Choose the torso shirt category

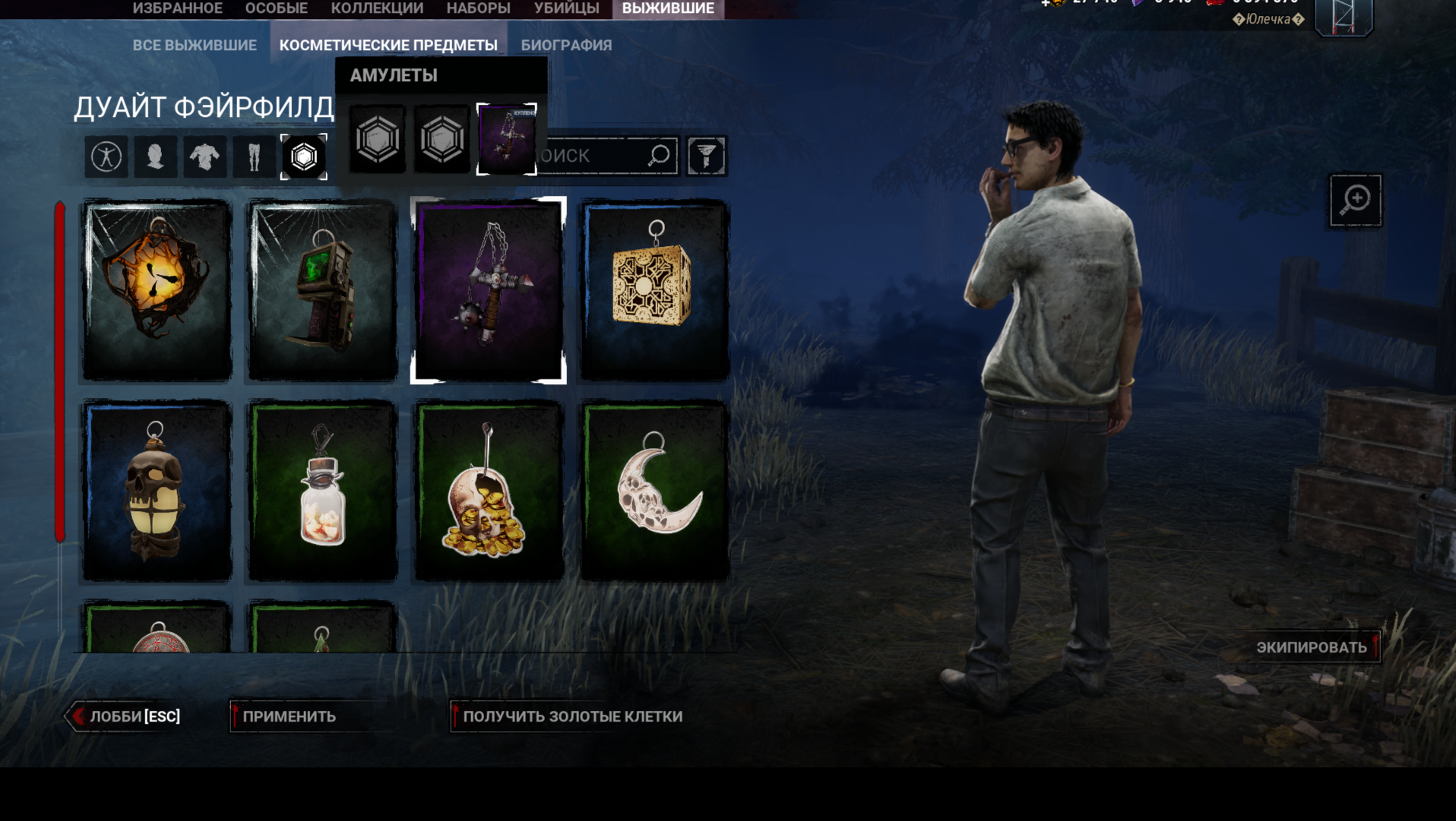pyautogui.click(x=204, y=156)
